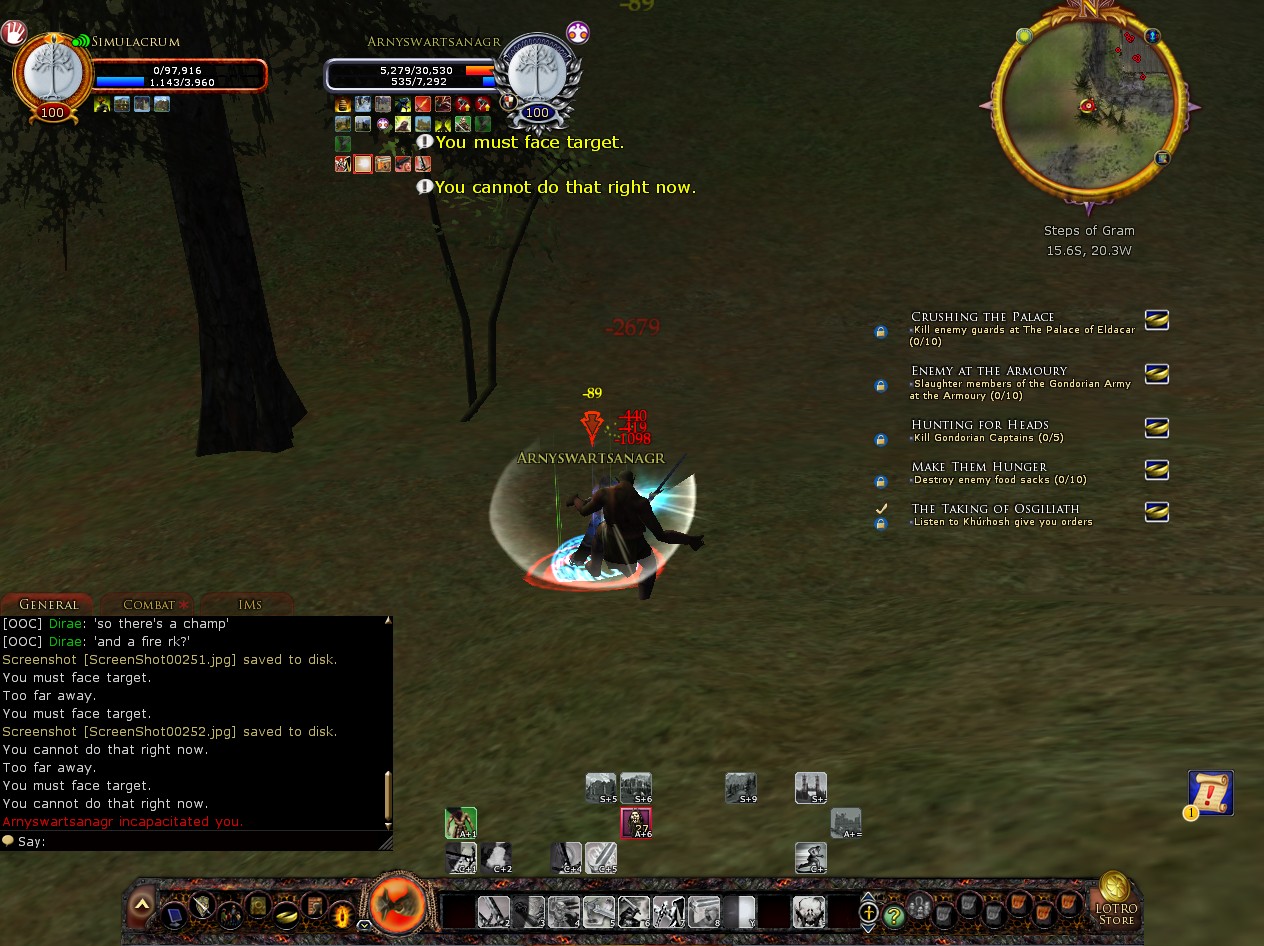Click the Hunting for Heads quest title
The width and height of the screenshot is (1264, 946).
pos(979,425)
